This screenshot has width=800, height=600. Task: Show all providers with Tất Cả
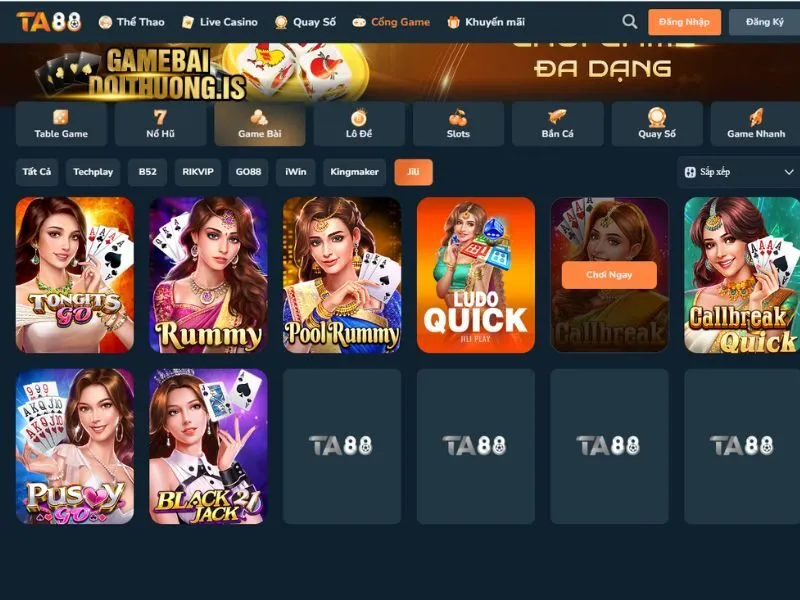tap(37, 172)
